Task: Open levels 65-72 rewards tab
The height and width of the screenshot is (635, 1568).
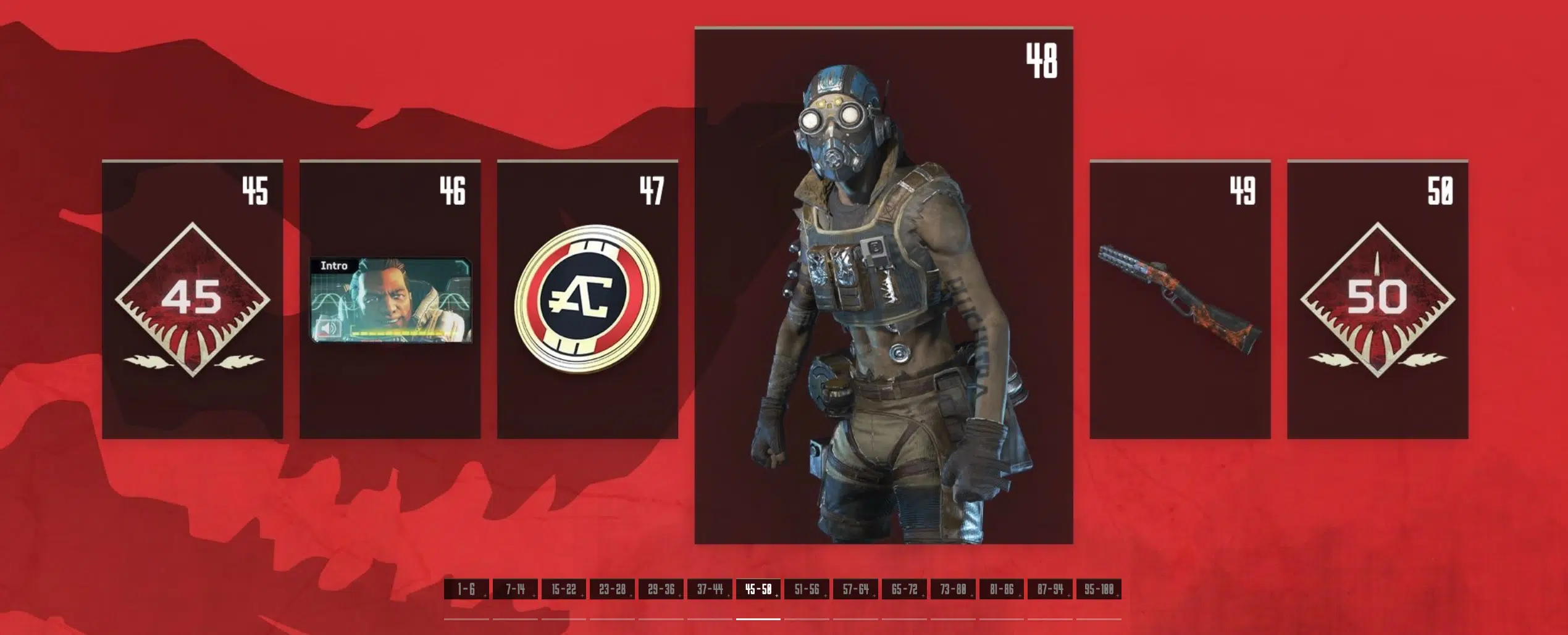Action: tap(904, 589)
